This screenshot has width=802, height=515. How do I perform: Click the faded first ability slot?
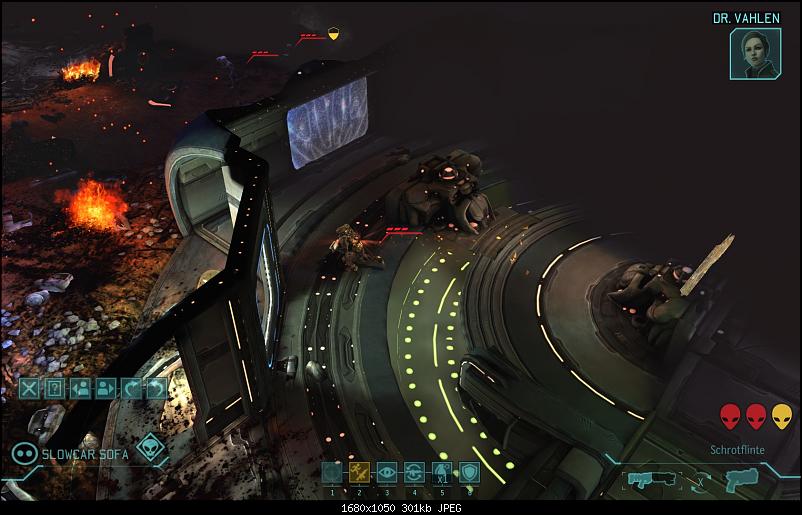(333, 473)
